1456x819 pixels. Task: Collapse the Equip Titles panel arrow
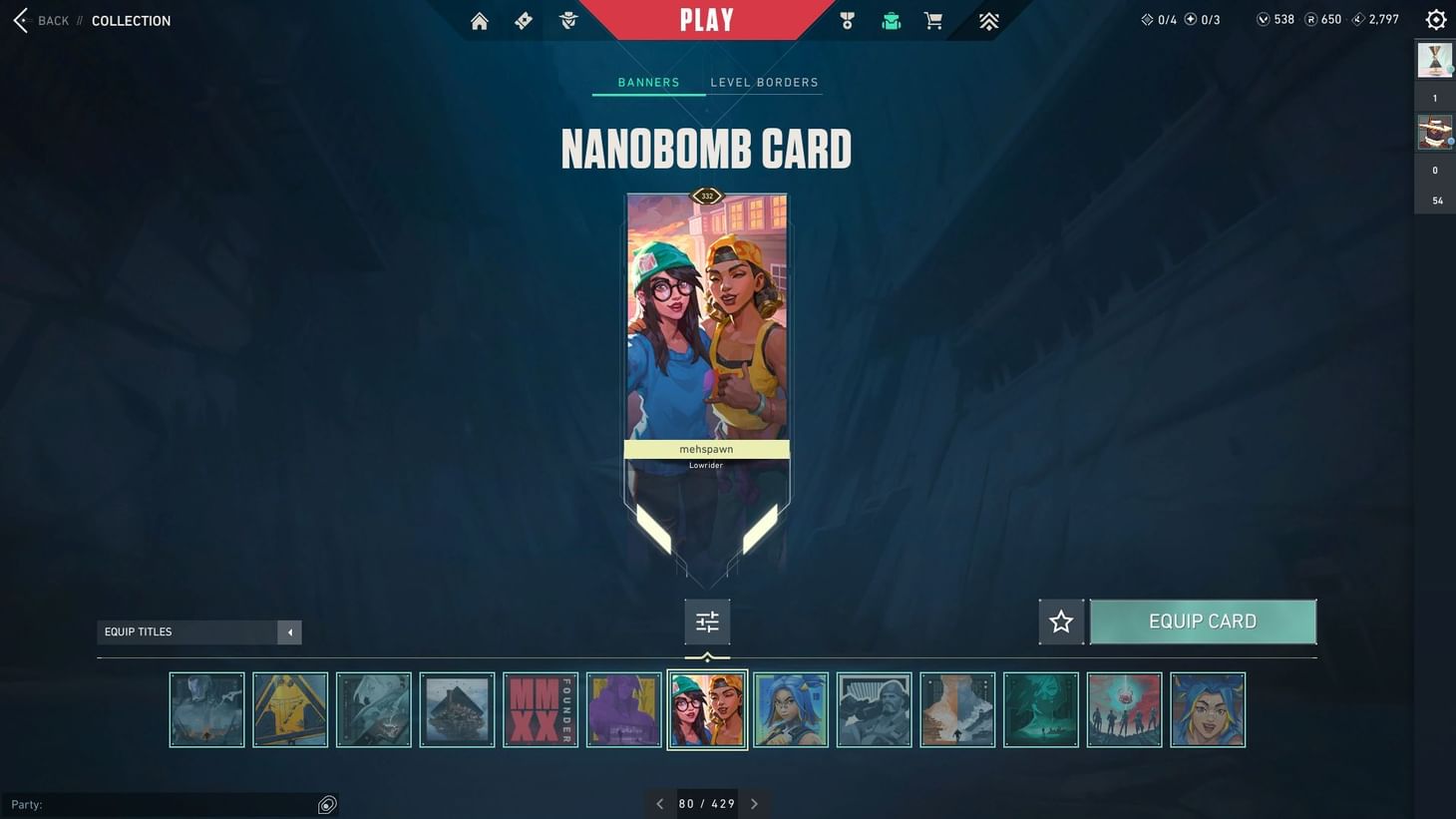point(289,631)
